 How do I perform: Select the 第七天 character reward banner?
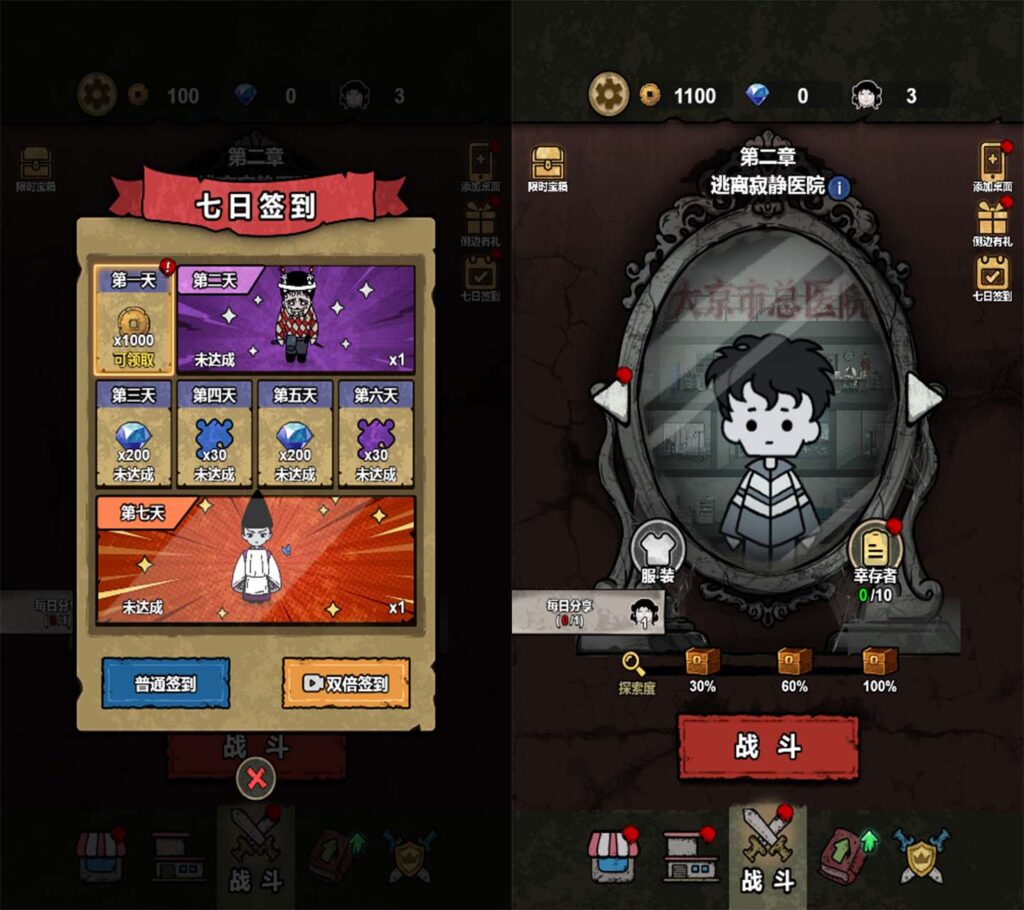pyautogui.click(x=255, y=560)
